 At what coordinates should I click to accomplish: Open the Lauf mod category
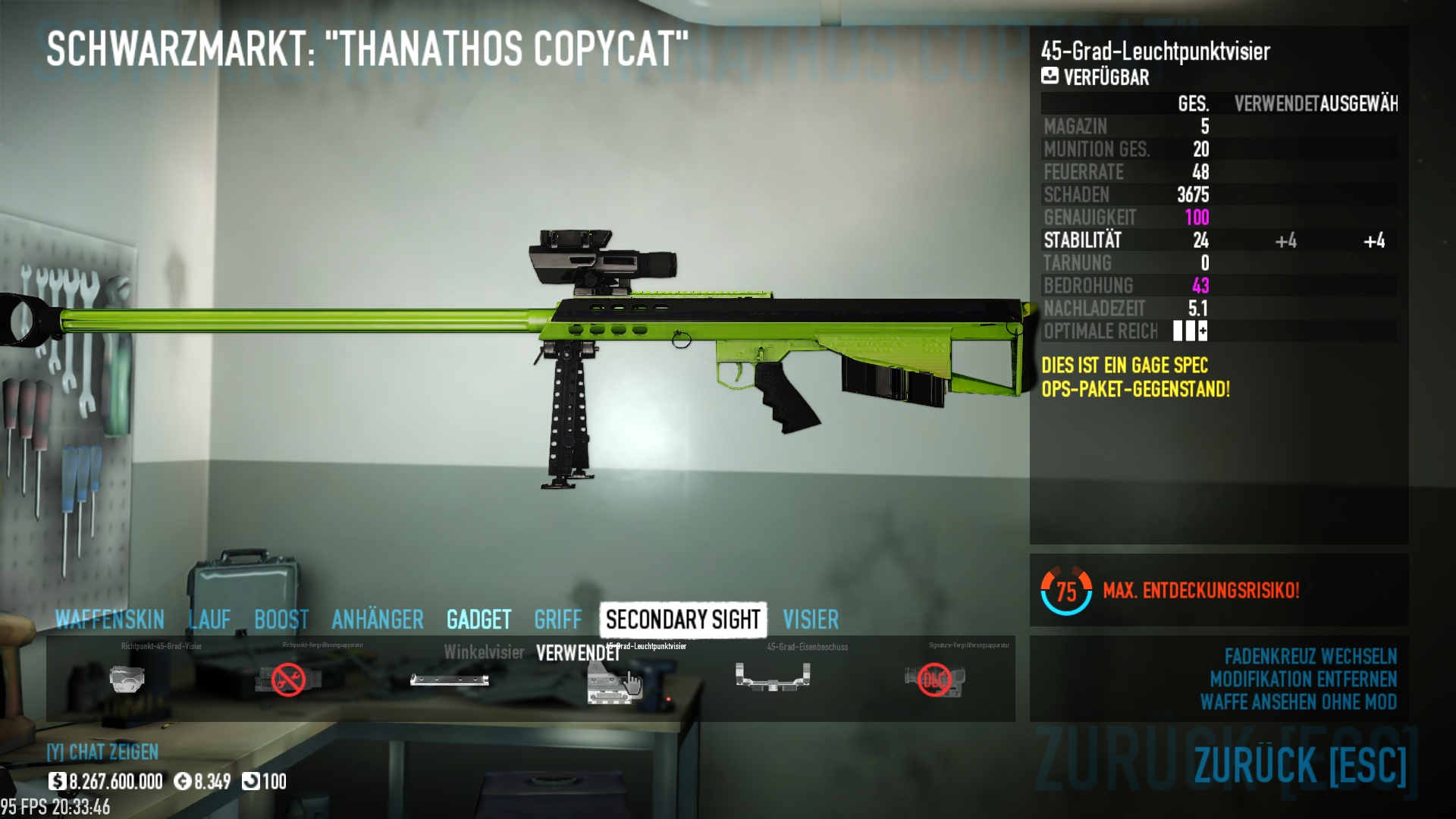point(209,620)
